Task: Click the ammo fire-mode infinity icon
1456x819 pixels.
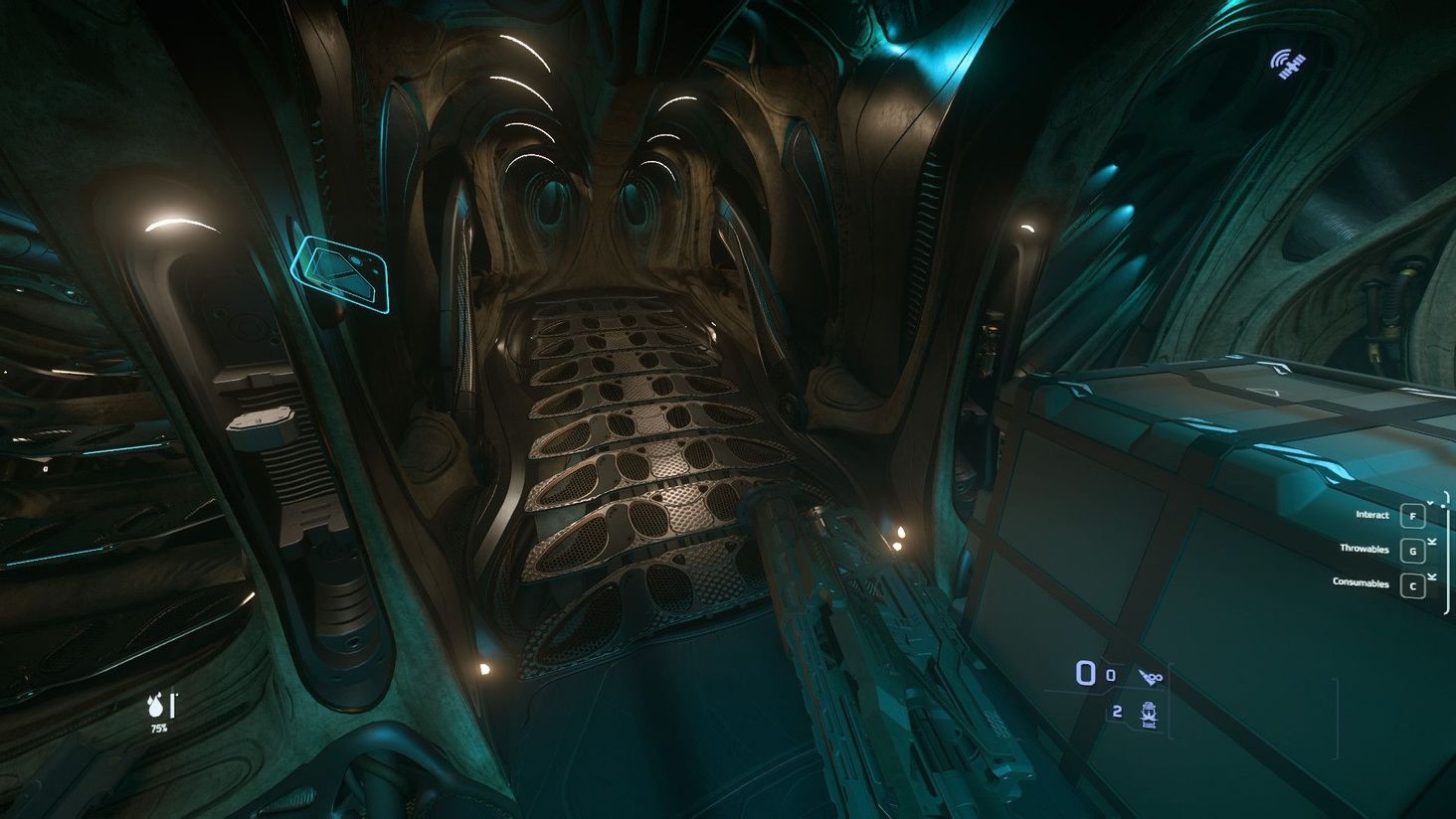Action: pos(1151,677)
